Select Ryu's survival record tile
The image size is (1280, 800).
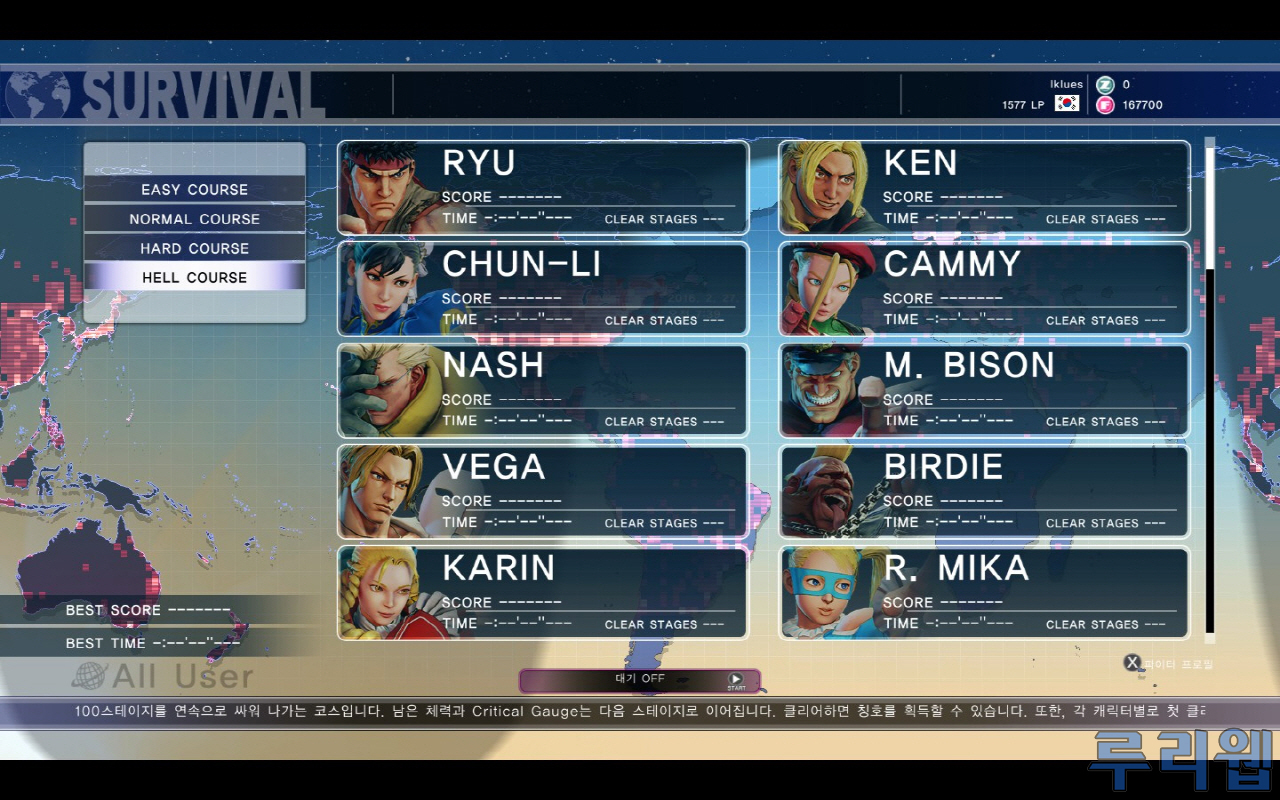point(543,188)
